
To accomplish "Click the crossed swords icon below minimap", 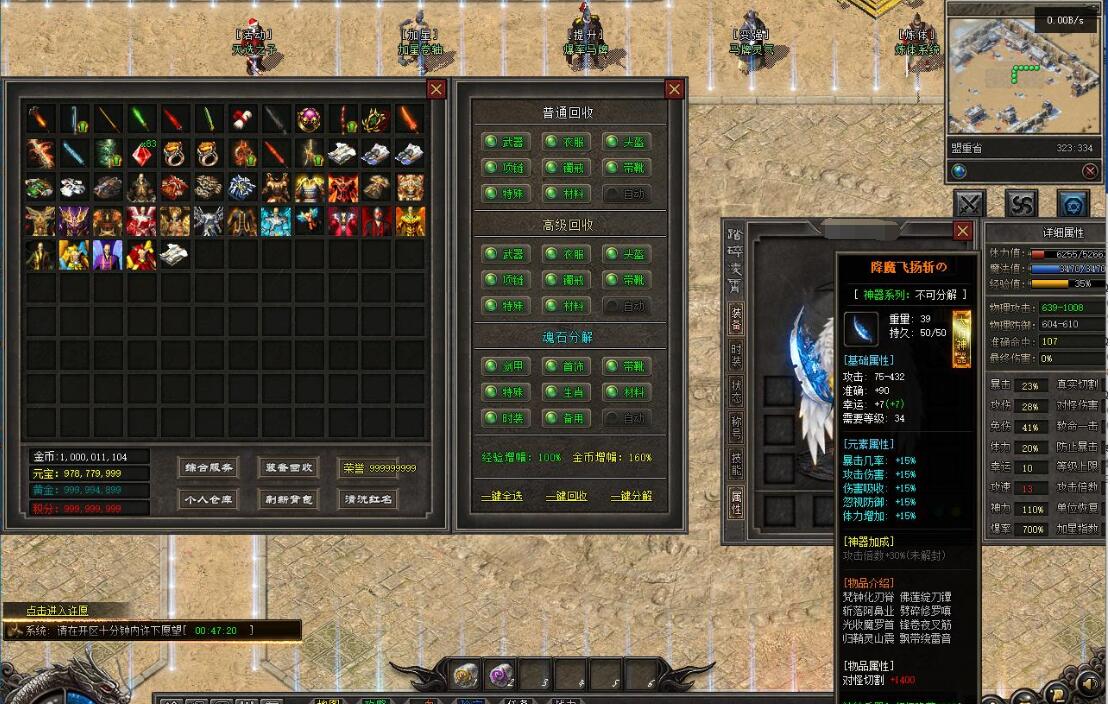I will 969,204.
